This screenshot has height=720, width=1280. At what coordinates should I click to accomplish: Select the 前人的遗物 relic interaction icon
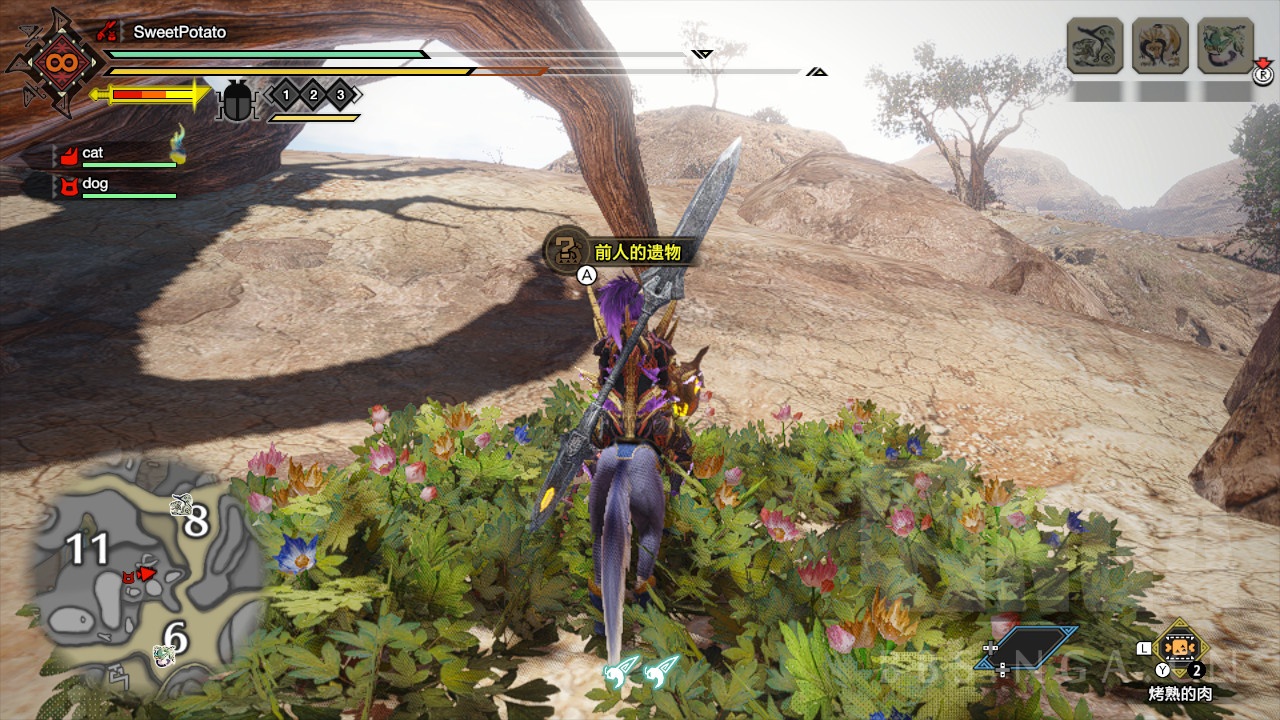click(x=565, y=250)
